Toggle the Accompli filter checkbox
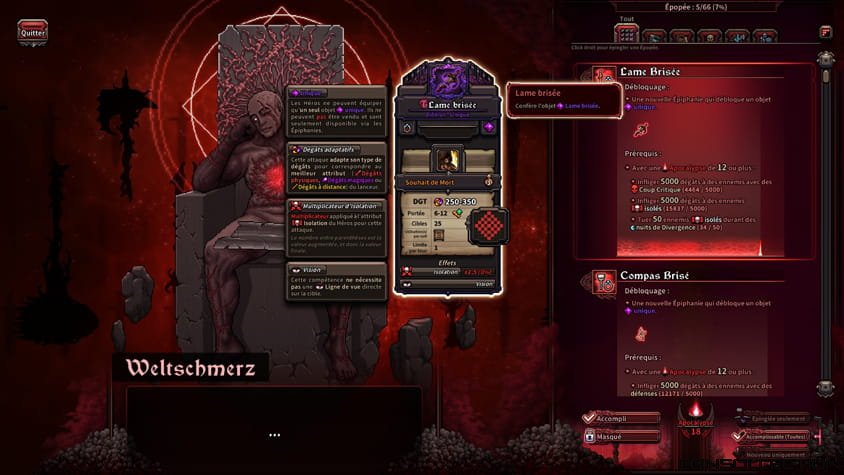 coord(590,418)
